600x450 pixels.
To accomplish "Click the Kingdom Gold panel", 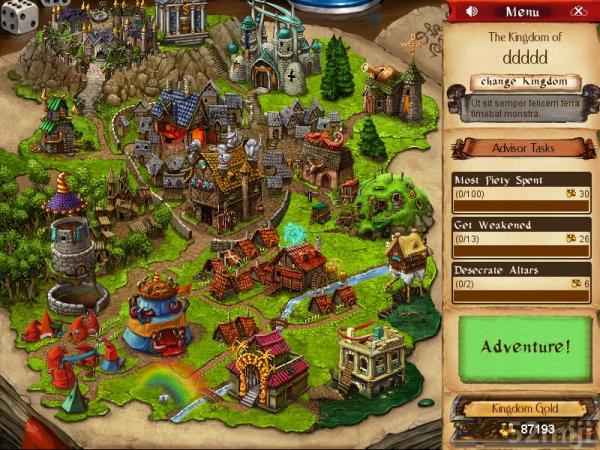I will (x=524, y=417).
